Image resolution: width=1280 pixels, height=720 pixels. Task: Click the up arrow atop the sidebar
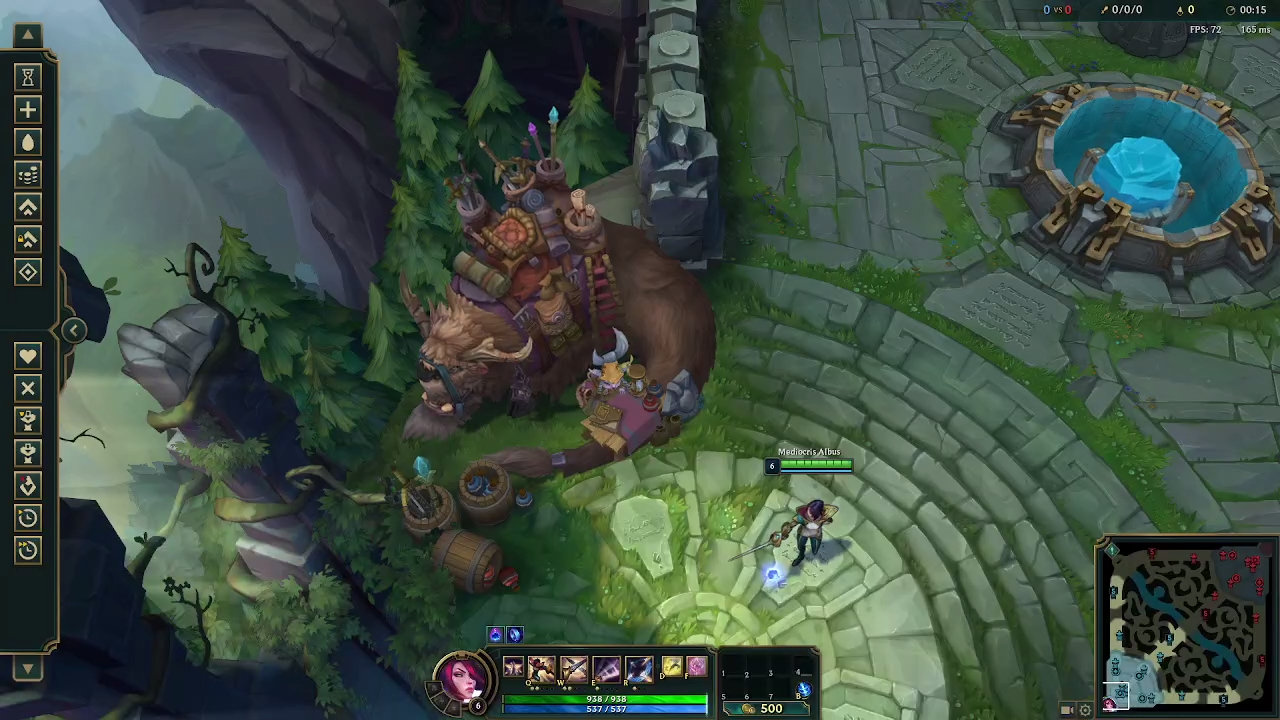(x=27, y=35)
